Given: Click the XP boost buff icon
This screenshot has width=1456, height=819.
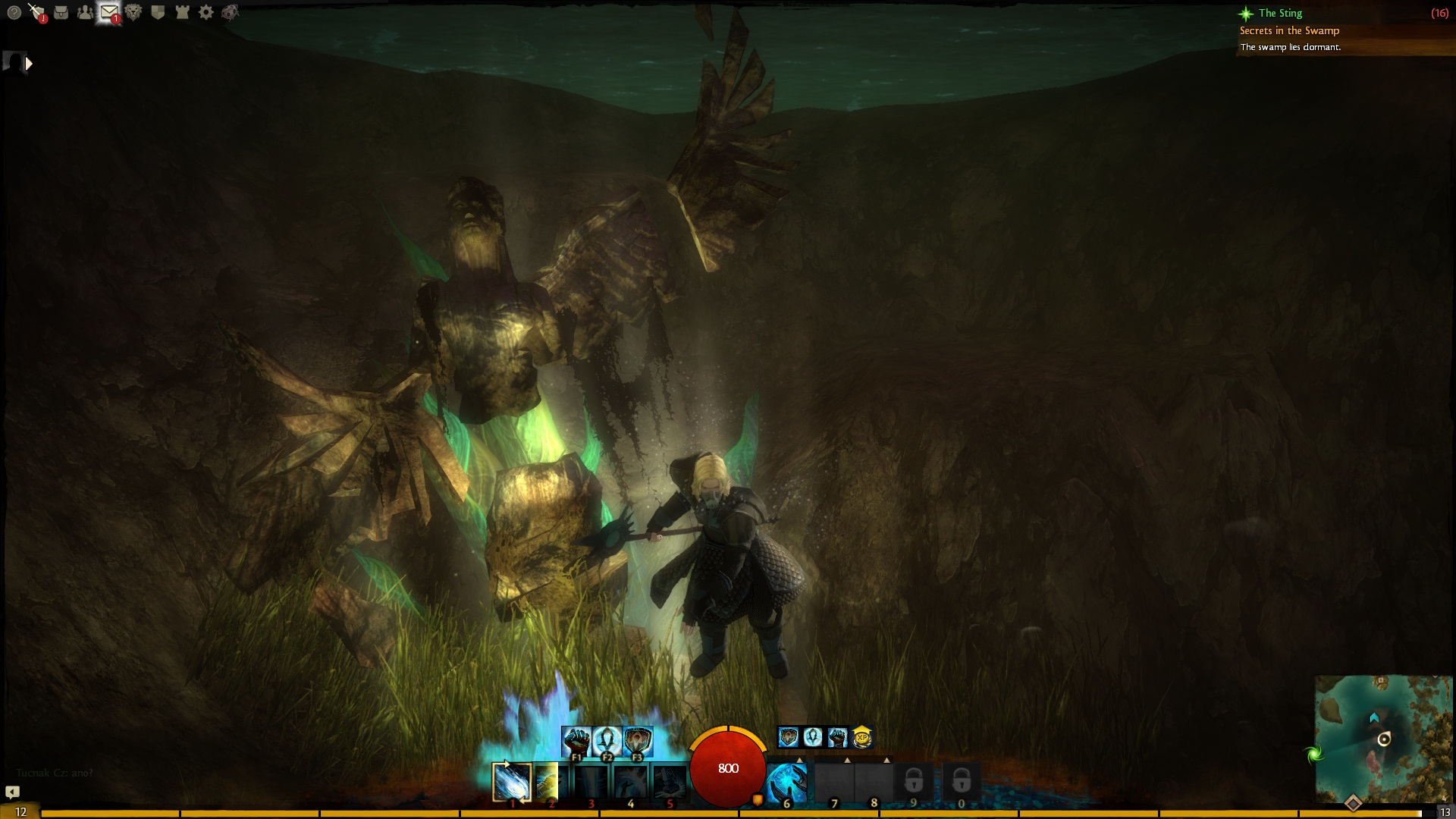Looking at the screenshot, I should (862, 736).
